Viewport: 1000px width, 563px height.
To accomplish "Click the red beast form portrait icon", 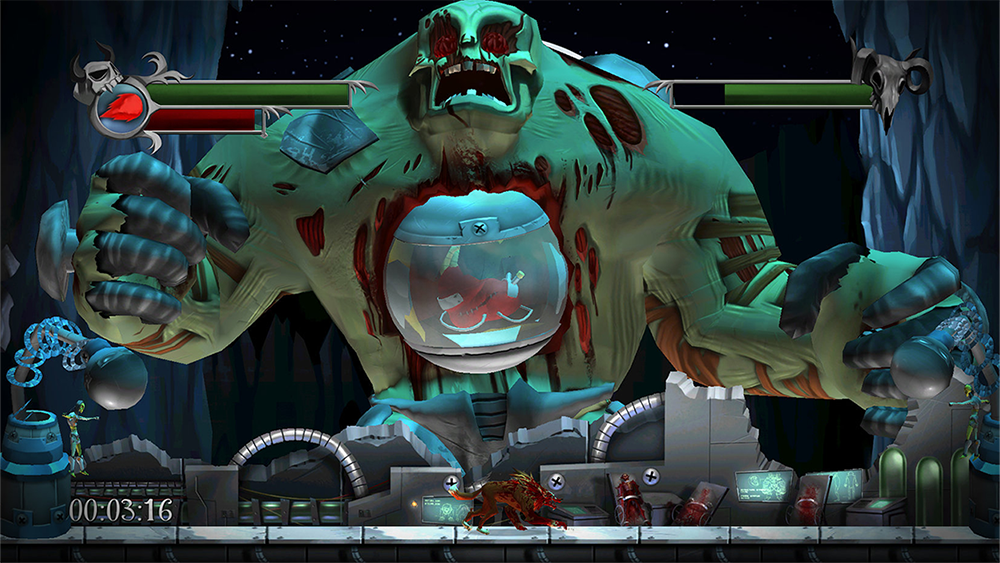I will coord(120,106).
